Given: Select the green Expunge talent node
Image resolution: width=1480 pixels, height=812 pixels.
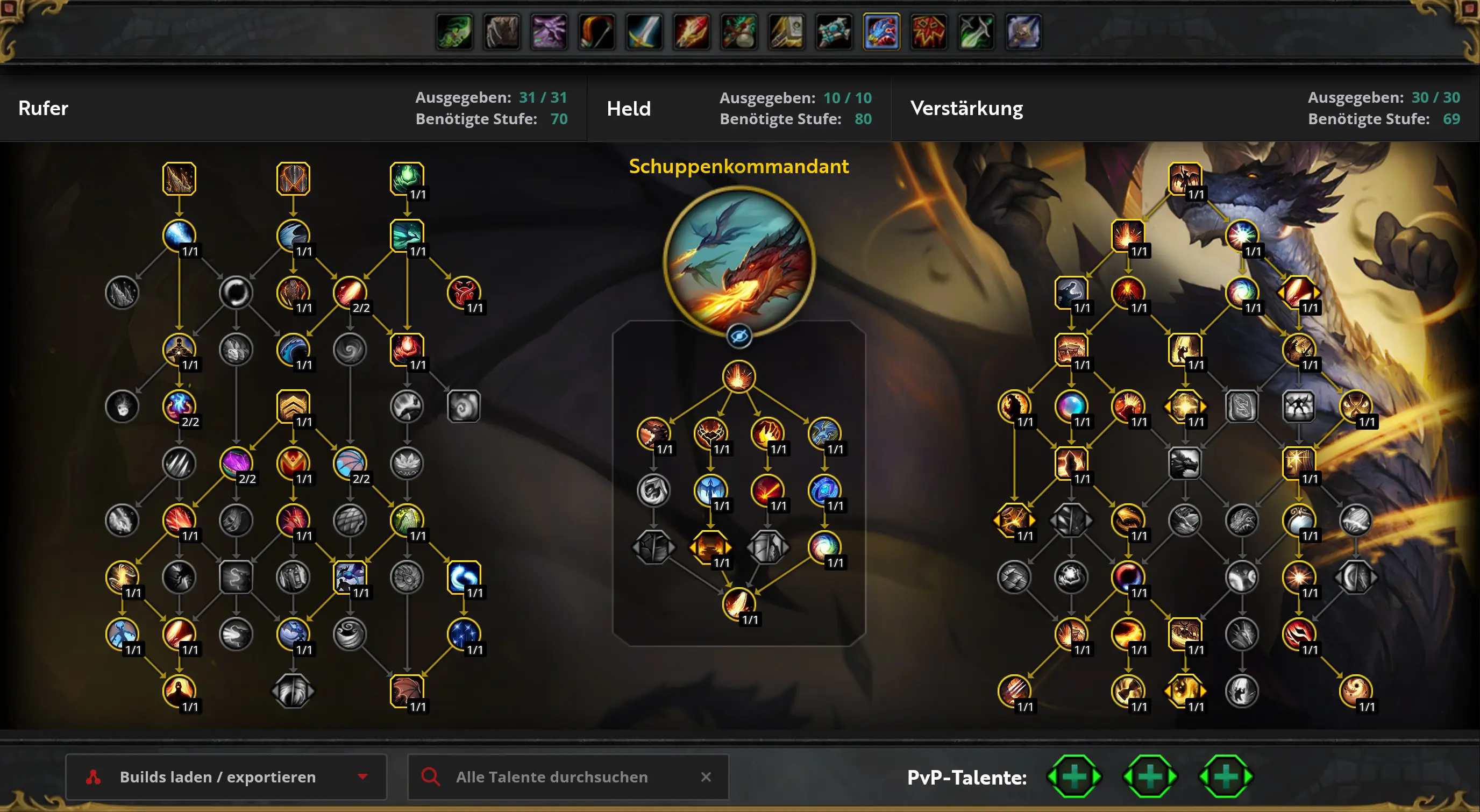Looking at the screenshot, I should click(407, 178).
